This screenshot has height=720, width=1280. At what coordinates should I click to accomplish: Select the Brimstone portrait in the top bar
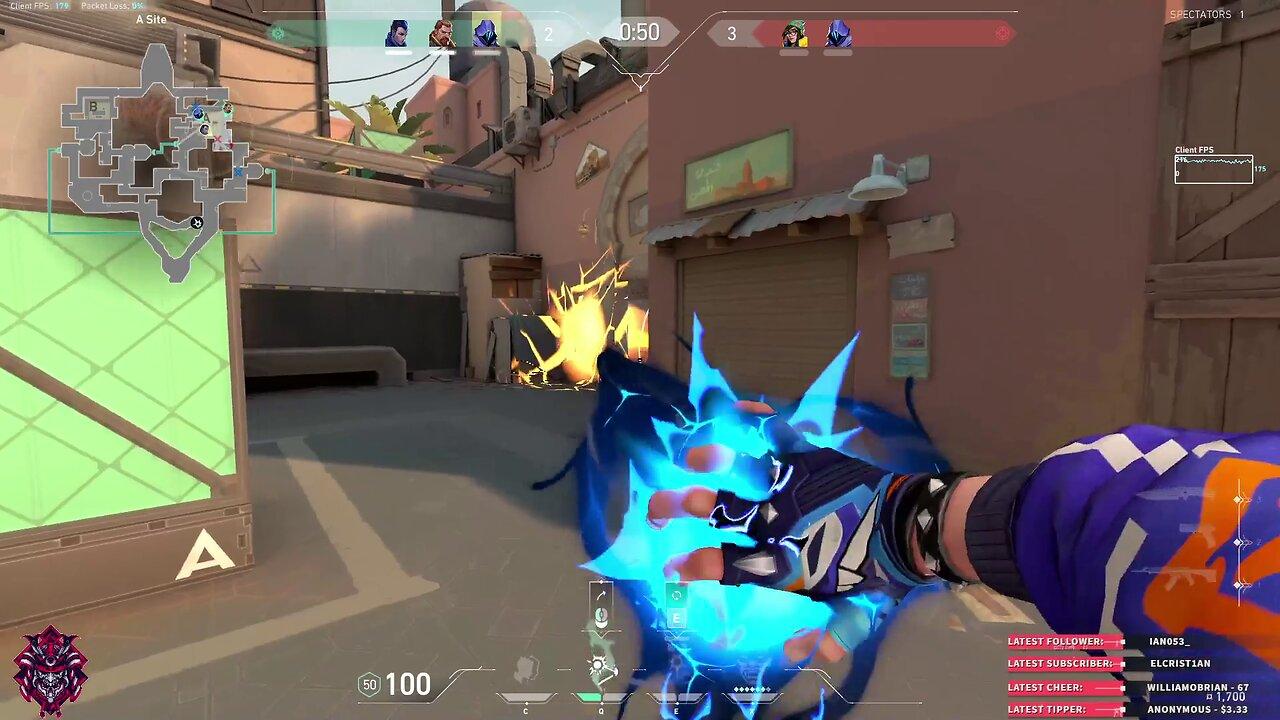point(441,34)
